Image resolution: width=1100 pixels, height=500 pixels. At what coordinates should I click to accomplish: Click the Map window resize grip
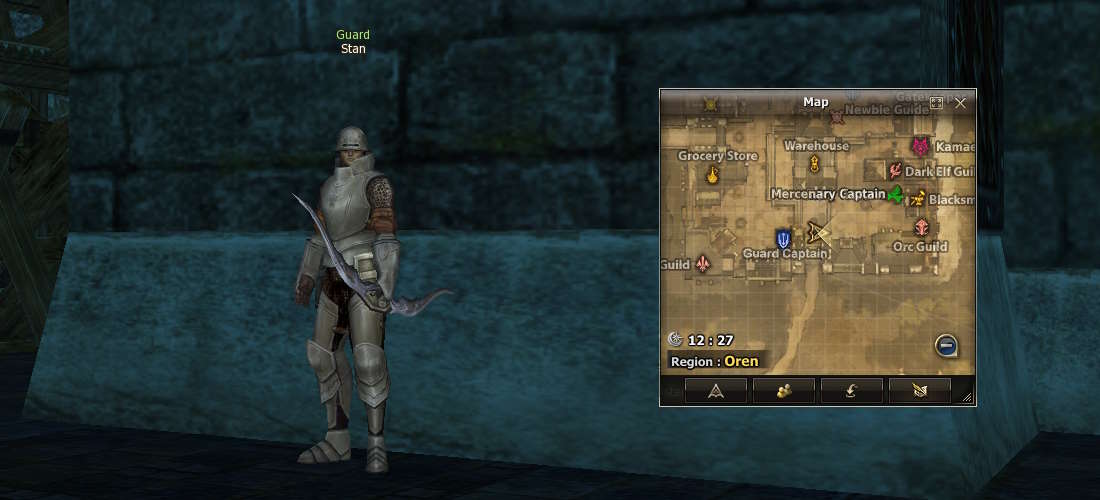[x=967, y=398]
